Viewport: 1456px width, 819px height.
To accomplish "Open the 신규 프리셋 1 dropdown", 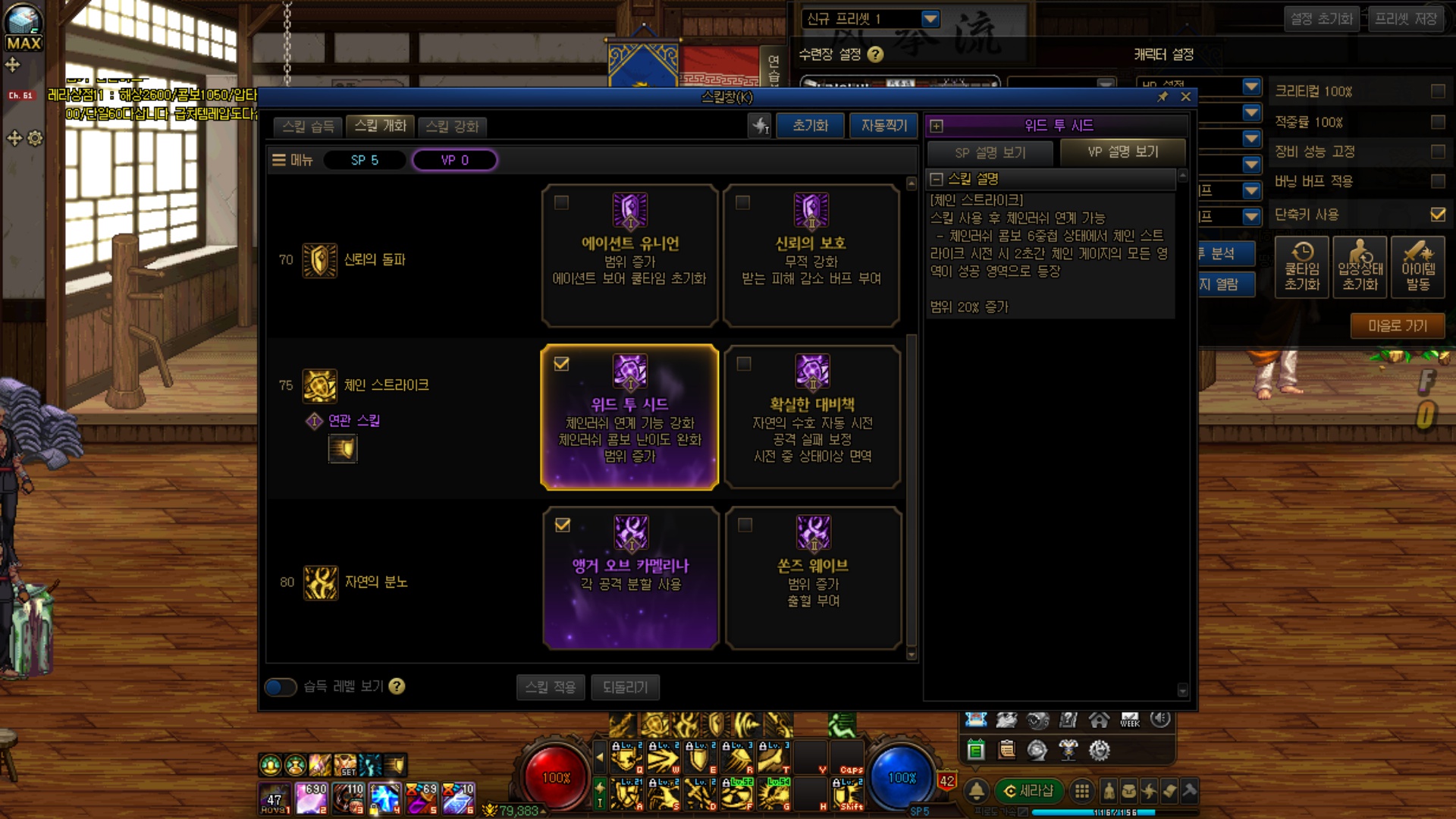I will [x=931, y=18].
